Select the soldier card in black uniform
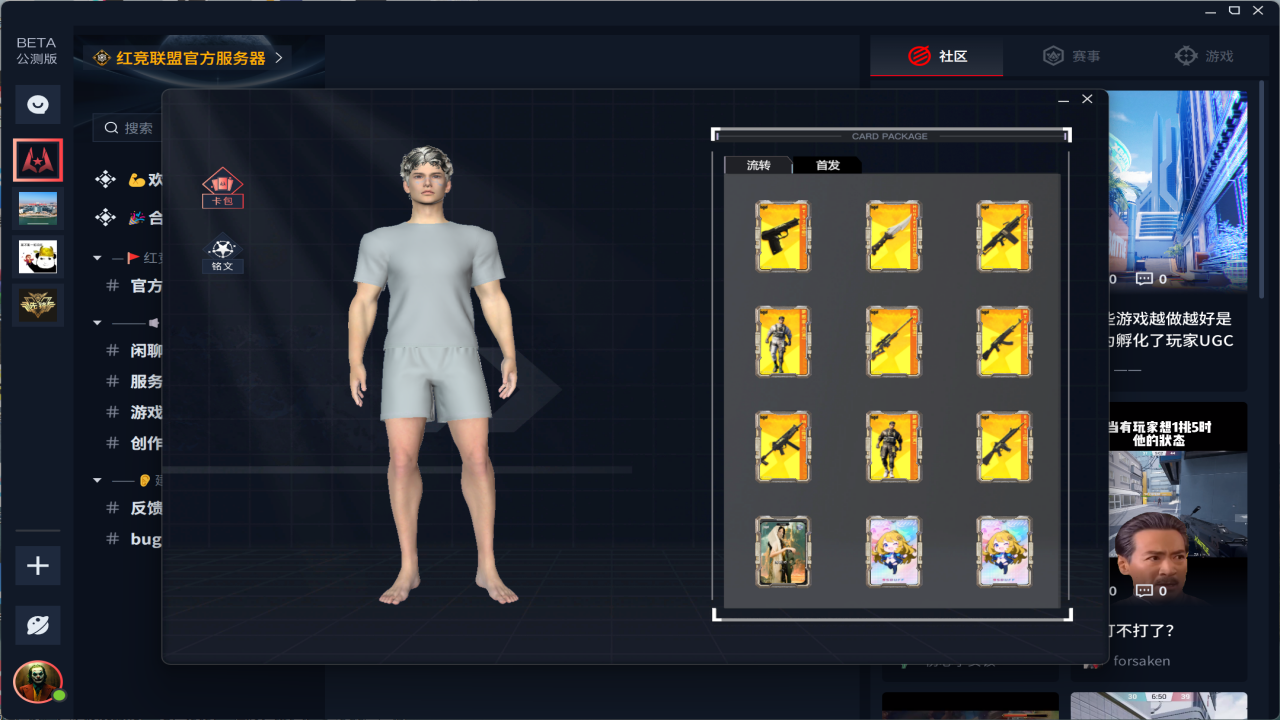Image resolution: width=1280 pixels, height=720 pixels. click(x=893, y=446)
